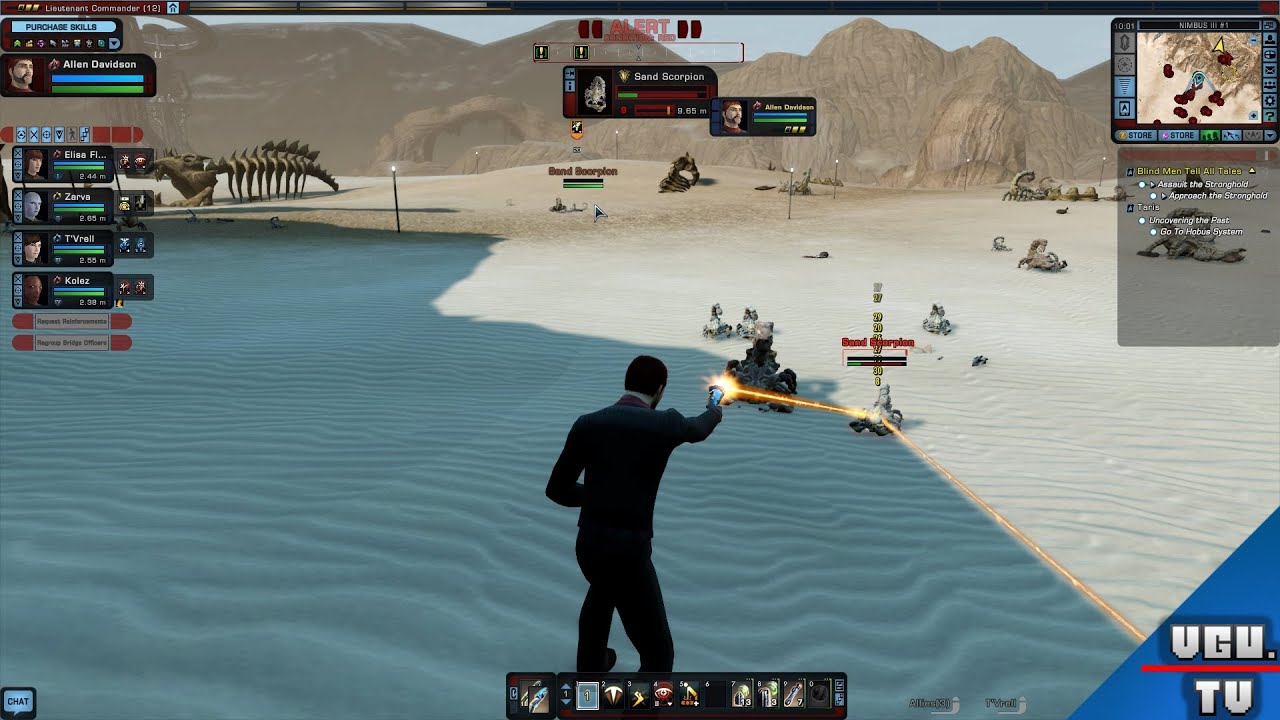Select the Sand Scorpion target frame
Image resolution: width=1280 pixels, height=720 pixels.
tap(638, 94)
